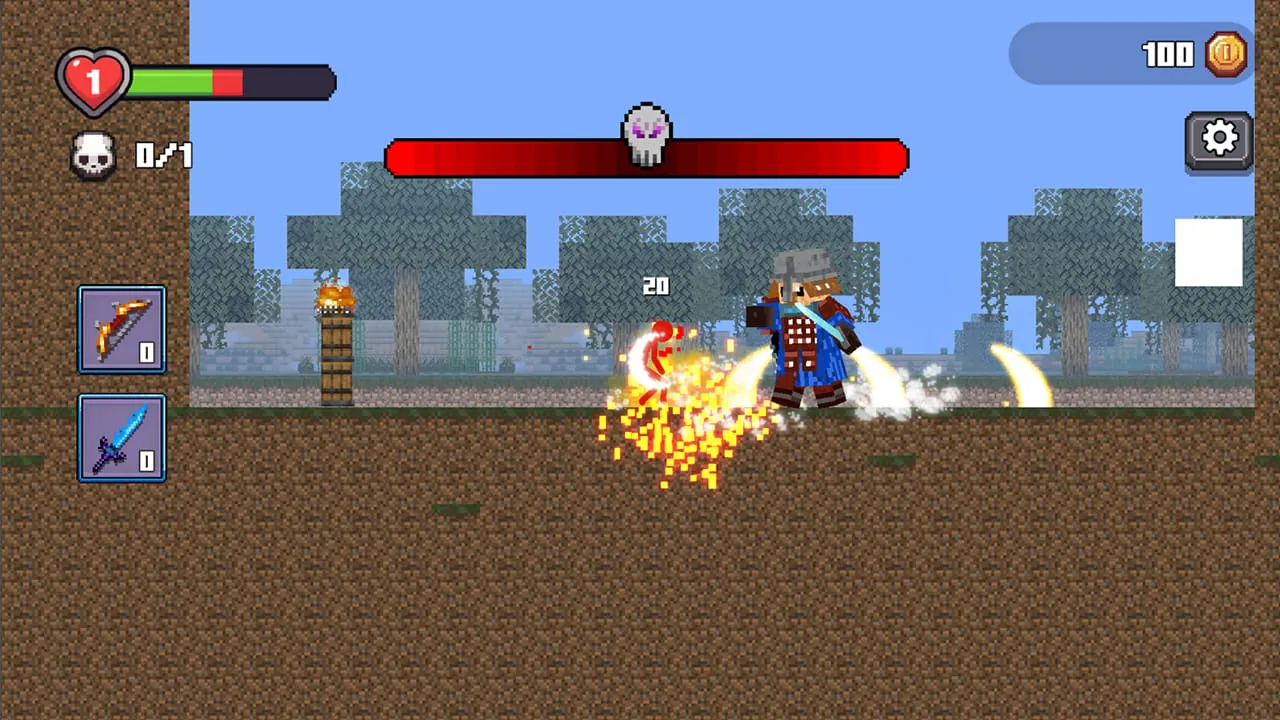1280x720 pixels.
Task: Tap the torch-topped pillar
Action: [x=338, y=340]
